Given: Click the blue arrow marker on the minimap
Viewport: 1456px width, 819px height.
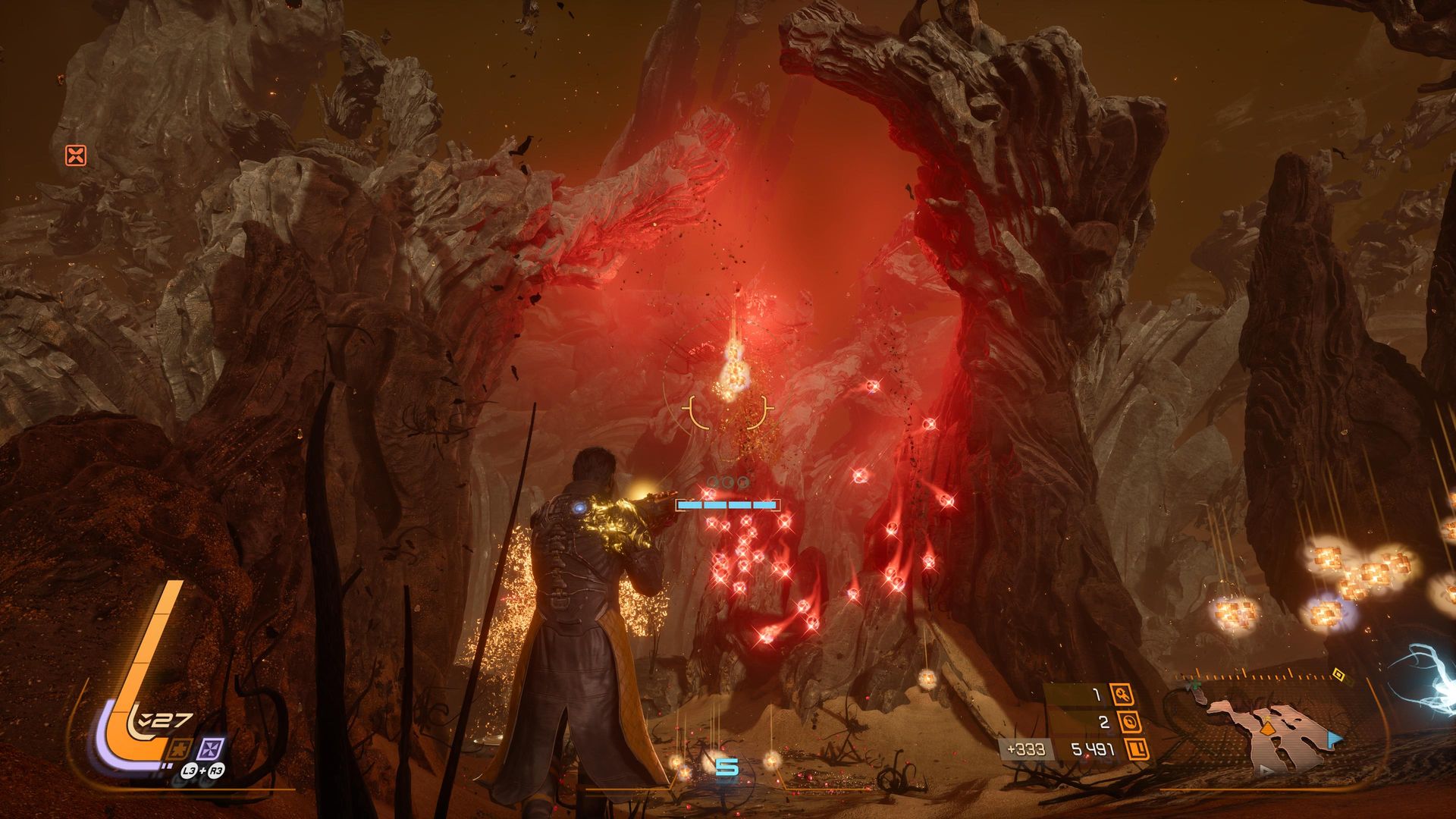Looking at the screenshot, I should click(x=1334, y=738).
